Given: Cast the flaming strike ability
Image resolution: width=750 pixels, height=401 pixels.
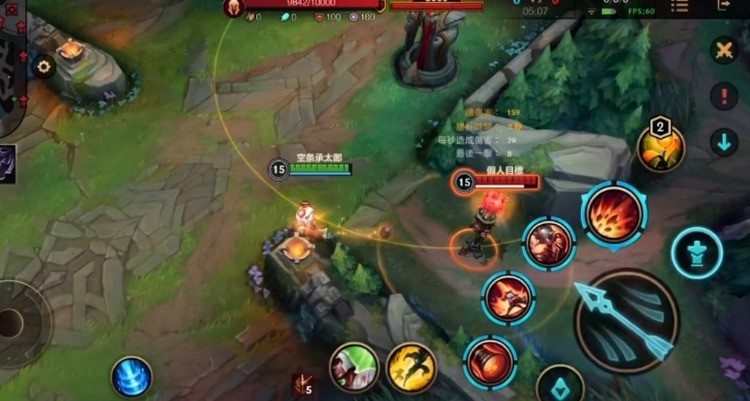Looking at the screenshot, I should point(508,297).
